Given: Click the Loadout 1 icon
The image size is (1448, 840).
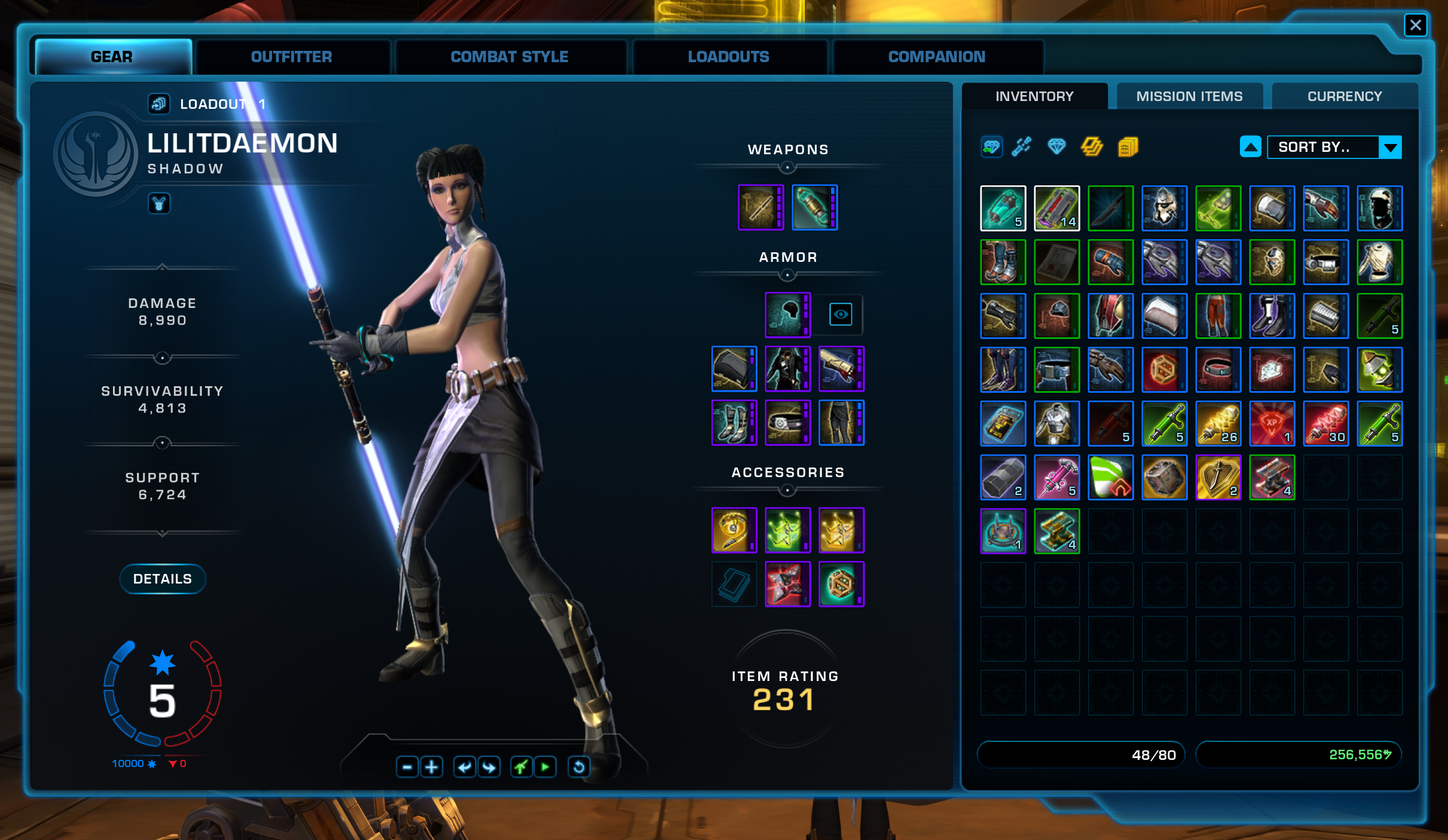Looking at the screenshot, I should [x=159, y=104].
